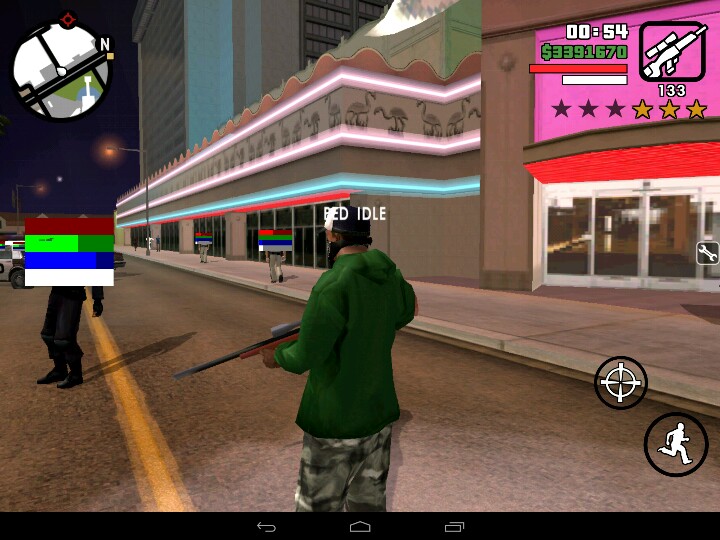Go to the Android home screen
The width and height of the screenshot is (720, 540).
[360, 526]
